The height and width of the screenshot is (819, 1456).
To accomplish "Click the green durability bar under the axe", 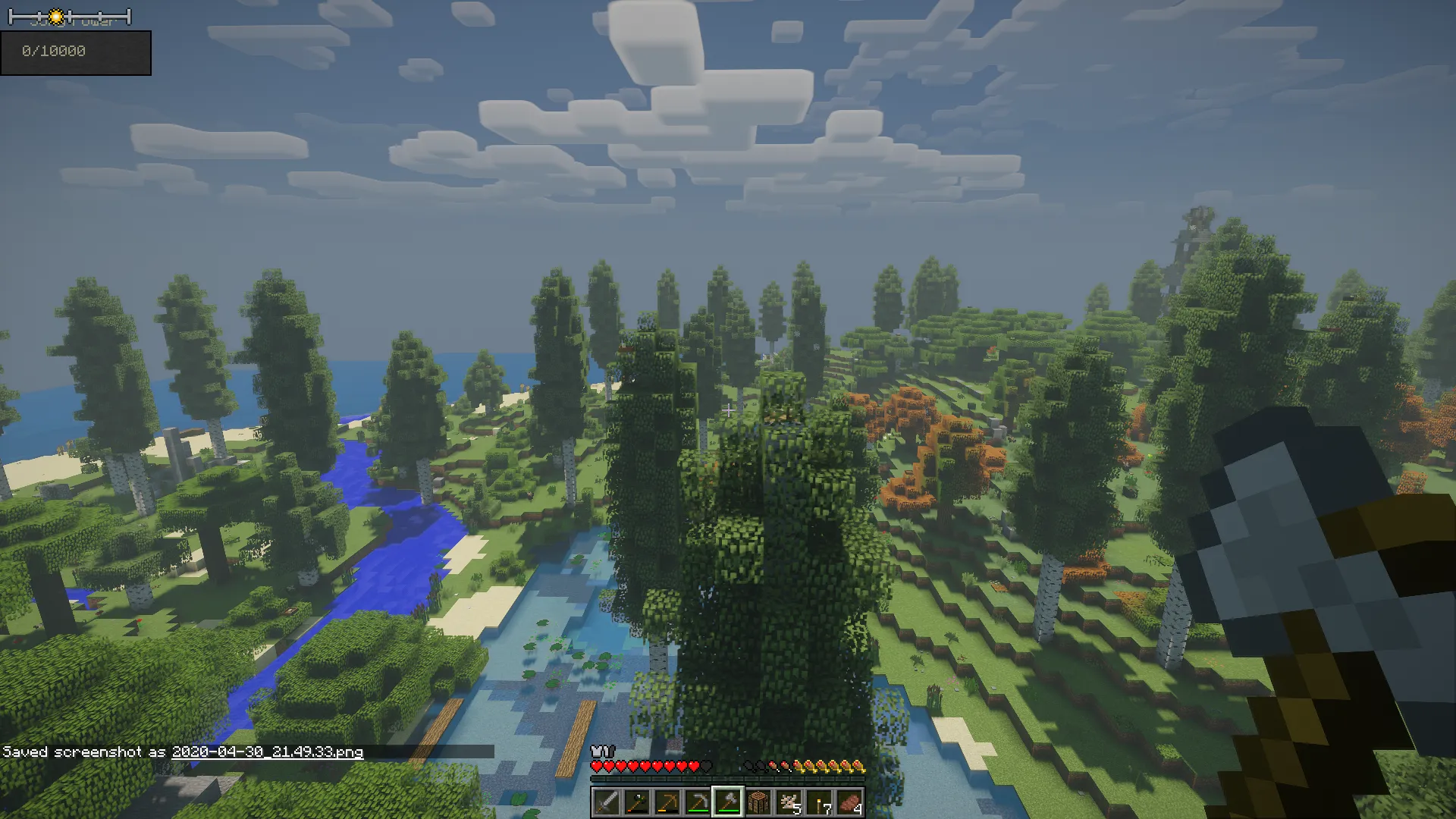I will pos(730,811).
